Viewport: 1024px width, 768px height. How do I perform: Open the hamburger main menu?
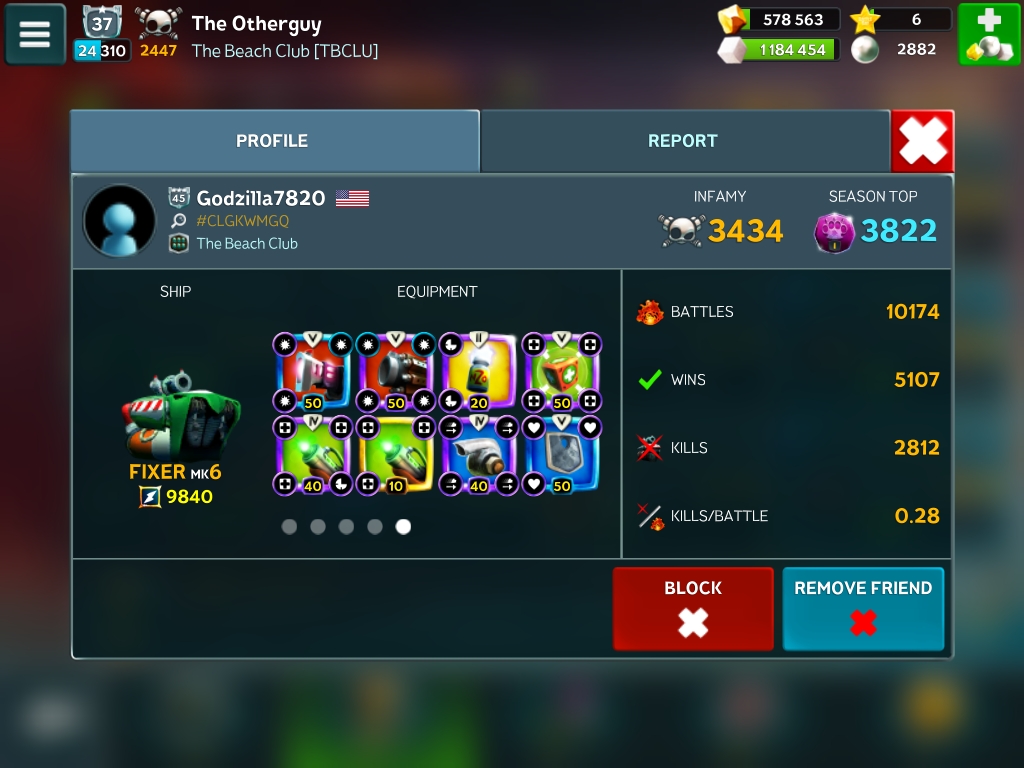35,34
